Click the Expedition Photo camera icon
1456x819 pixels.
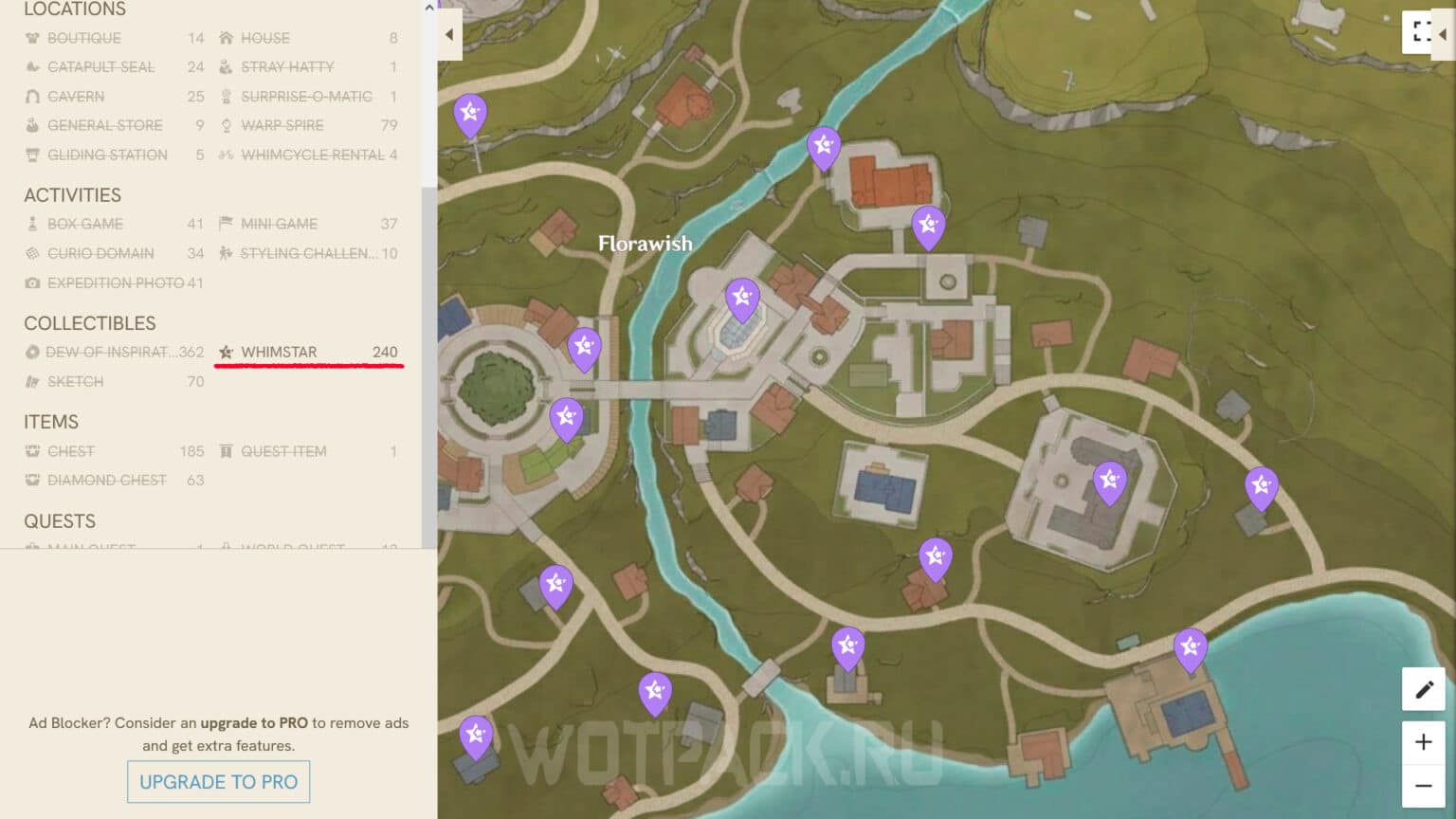(31, 282)
